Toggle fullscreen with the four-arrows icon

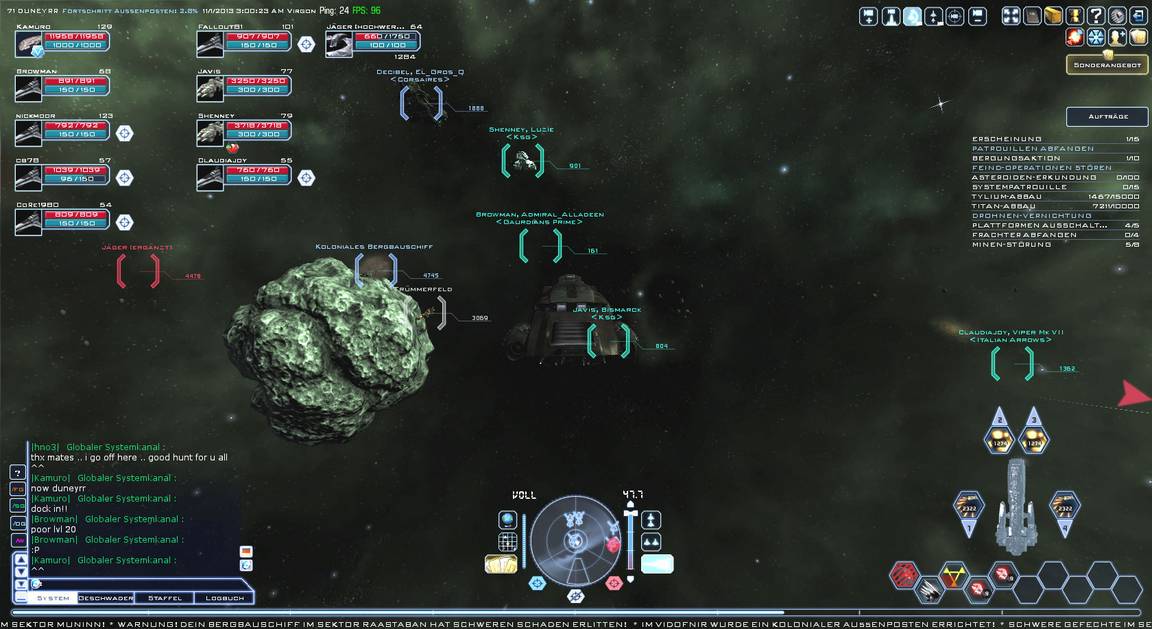click(1010, 16)
